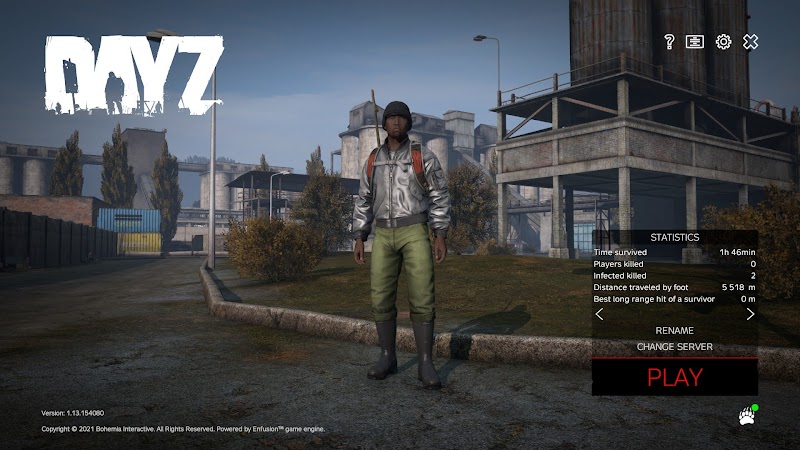Open the settings gear icon

coord(723,41)
